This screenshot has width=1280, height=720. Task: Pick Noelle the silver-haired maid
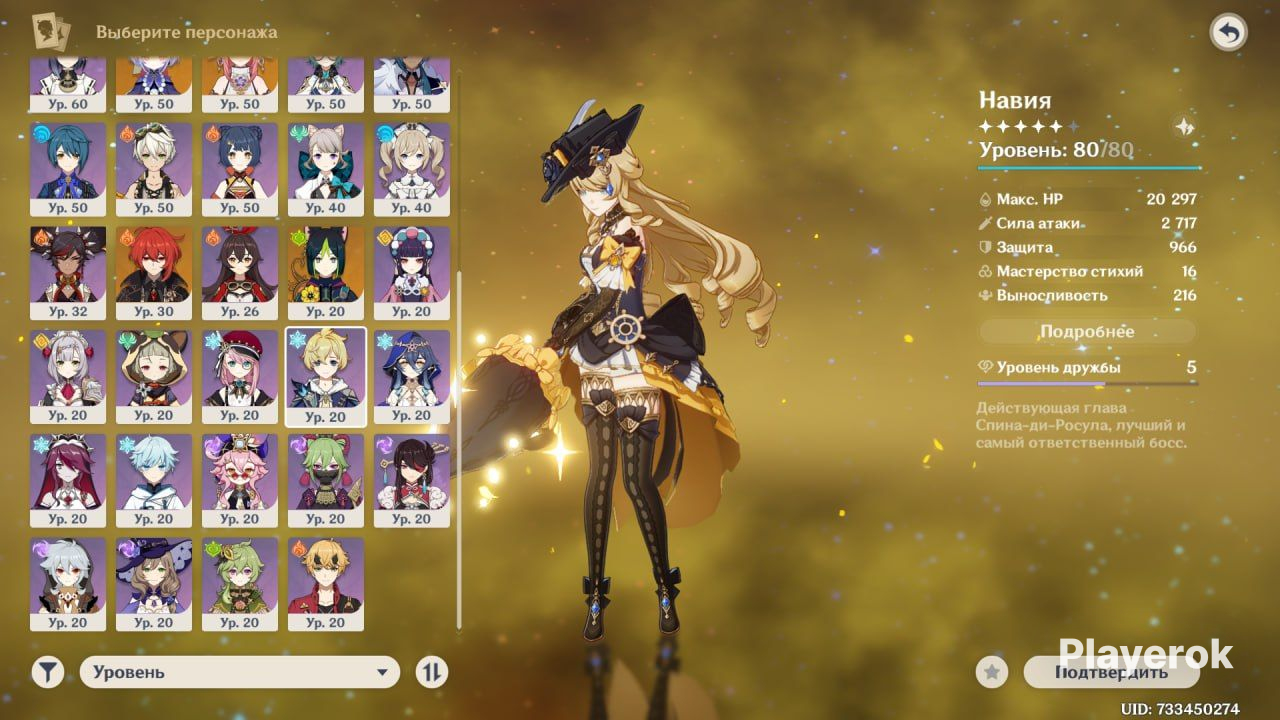[x=67, y=368]
